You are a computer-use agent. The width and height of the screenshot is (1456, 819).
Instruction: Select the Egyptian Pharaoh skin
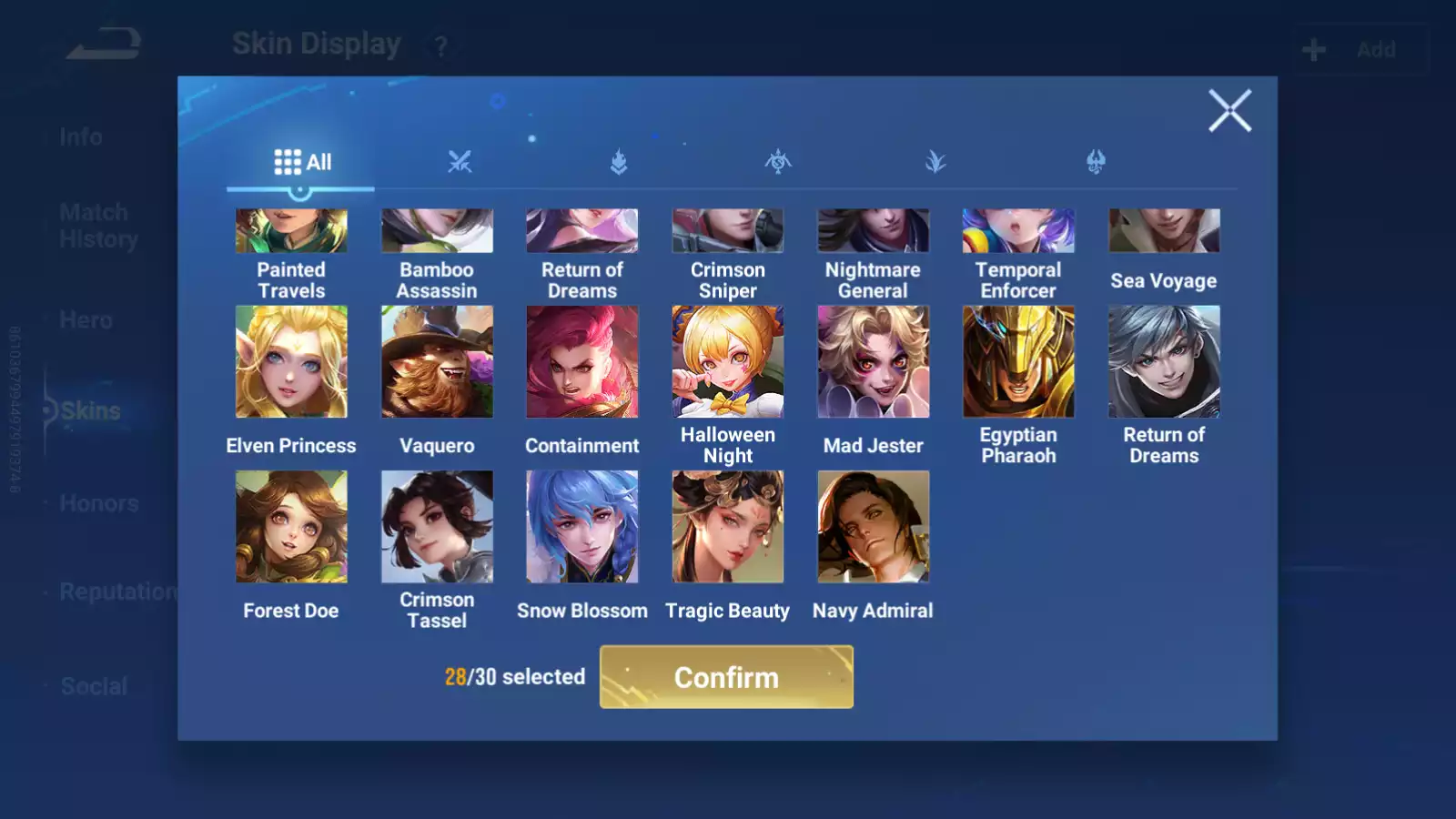1018,362
